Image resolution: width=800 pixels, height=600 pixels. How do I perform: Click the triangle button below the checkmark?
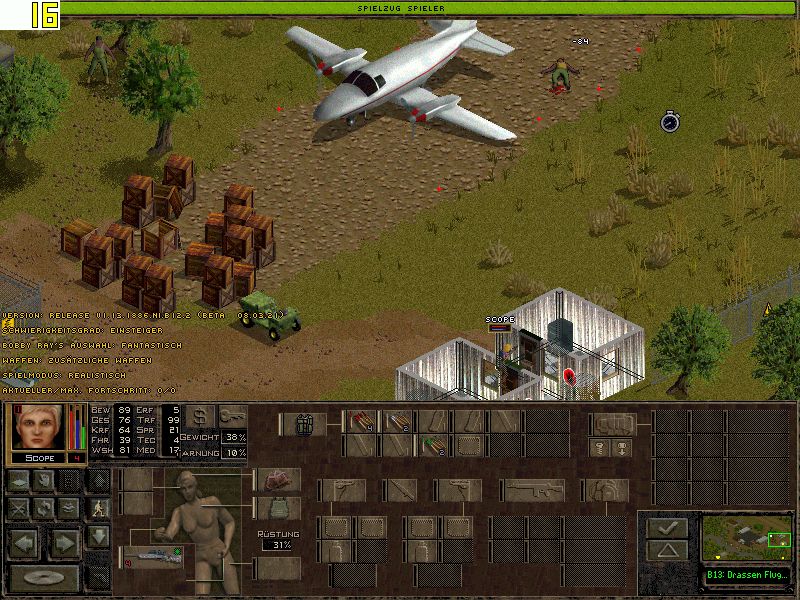pyautogui.click(x=666, y=550)
